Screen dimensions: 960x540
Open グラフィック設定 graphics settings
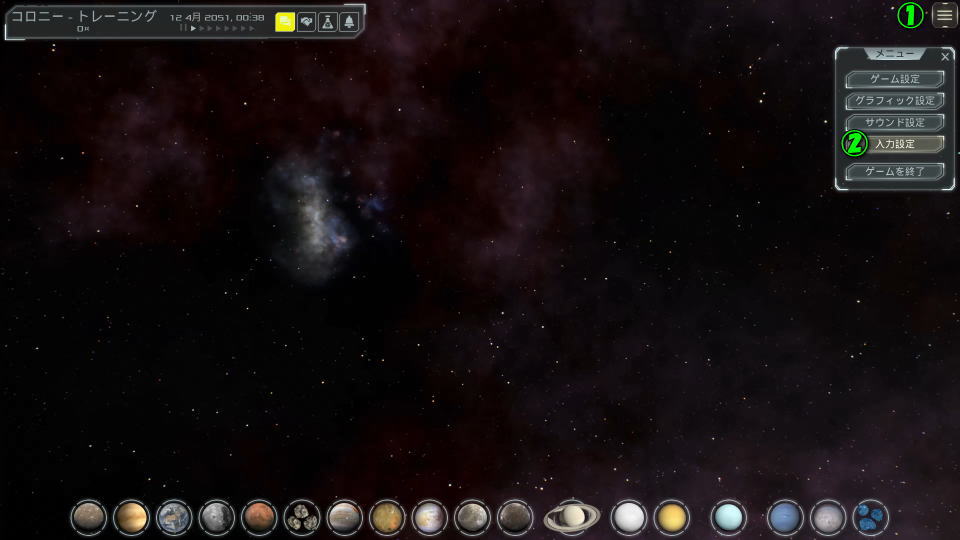click(894, 101)
